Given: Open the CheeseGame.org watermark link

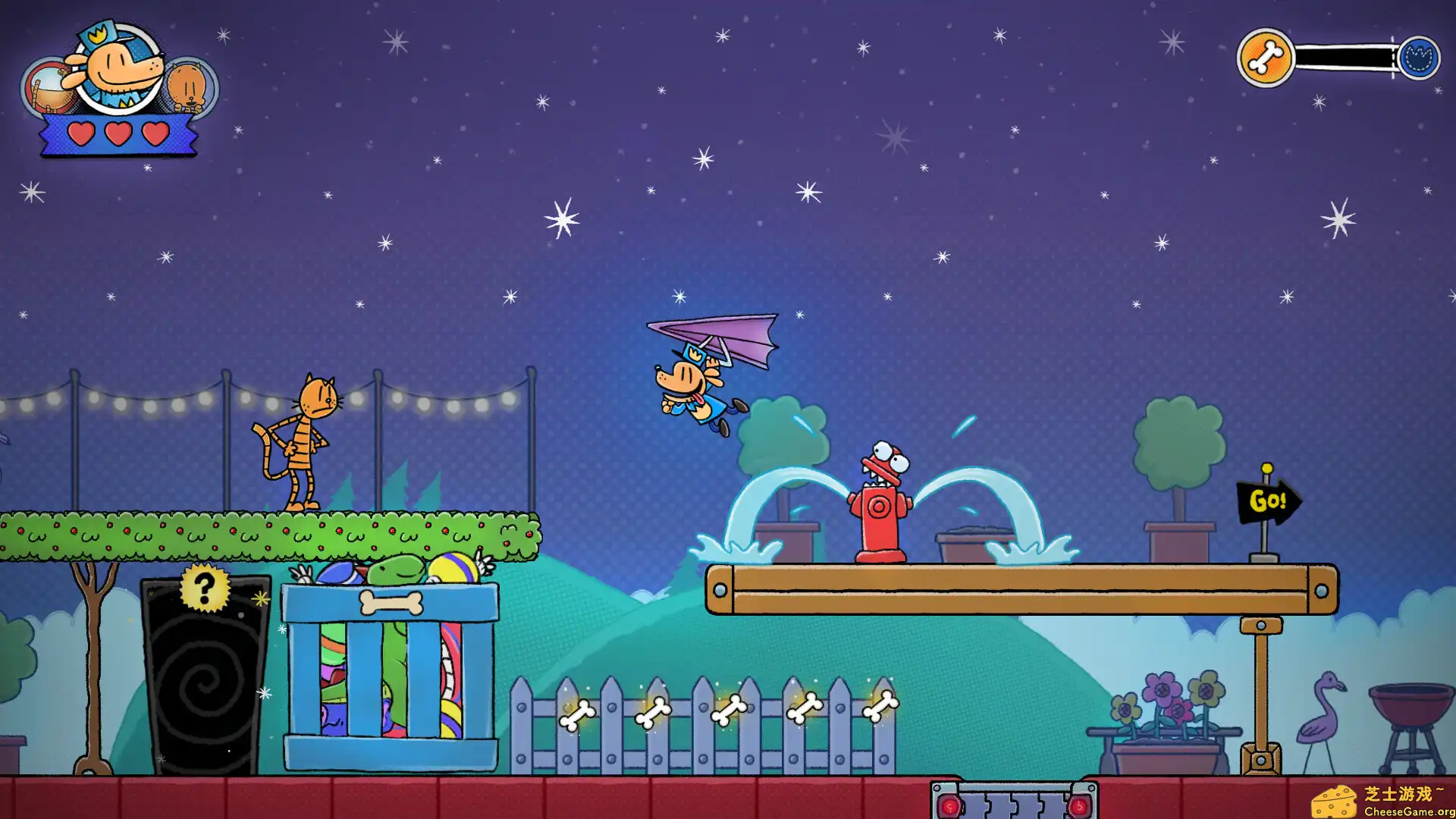Looking at the screenshot, I should point(1383,802).
